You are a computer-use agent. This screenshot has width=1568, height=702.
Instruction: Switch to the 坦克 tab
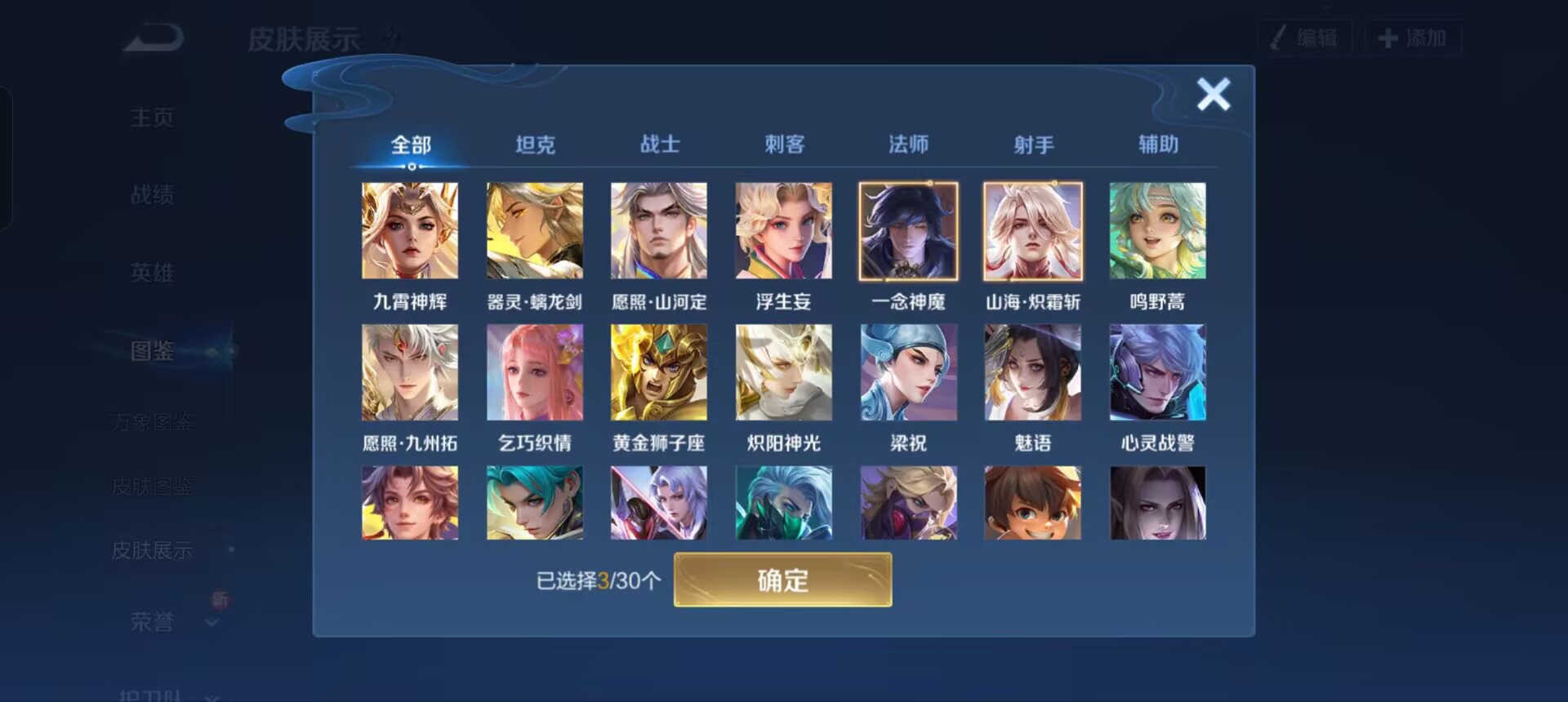(x=535, y=144)
